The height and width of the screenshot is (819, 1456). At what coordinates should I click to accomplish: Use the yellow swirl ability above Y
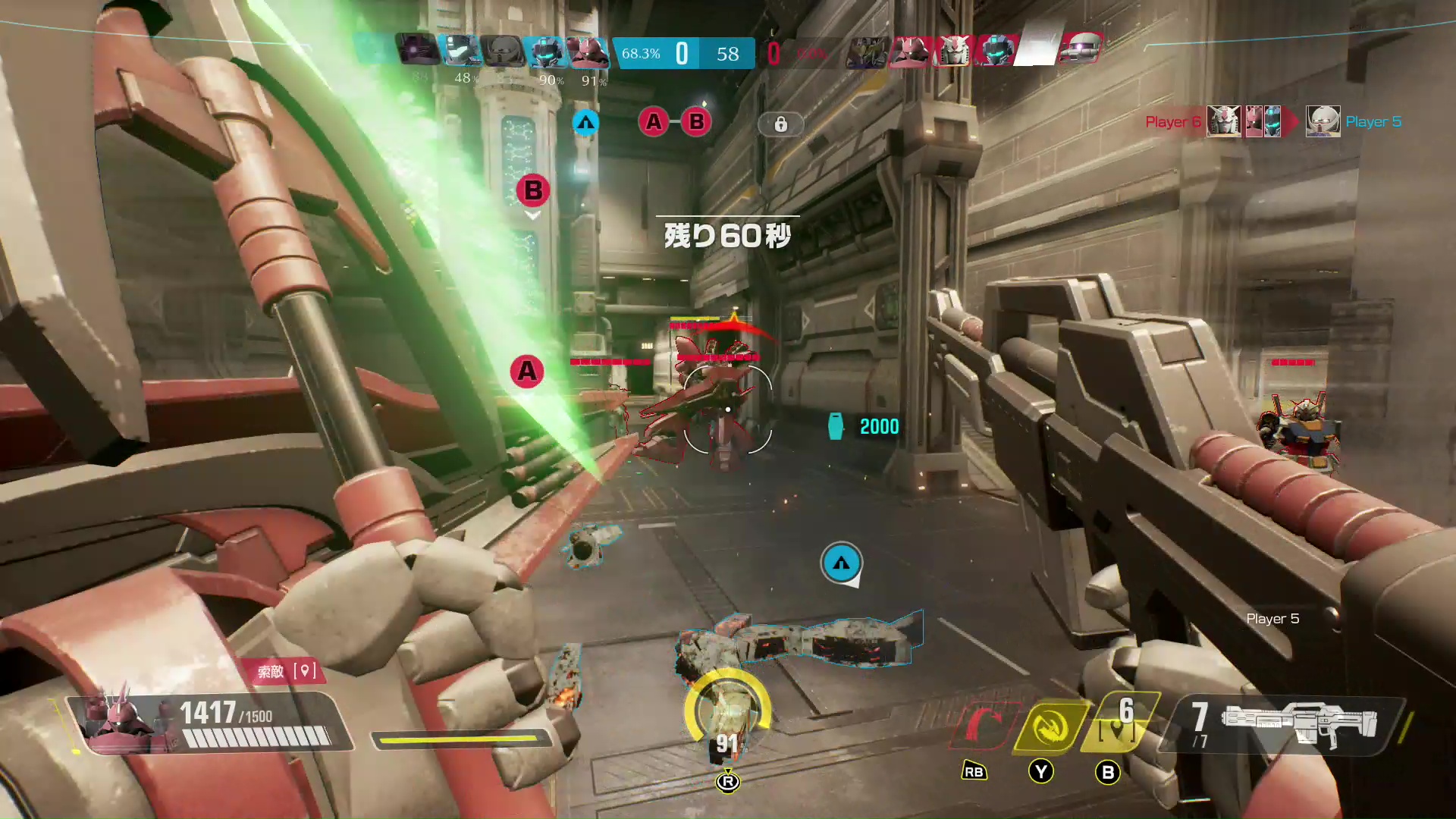click(x=1051, y=726)
